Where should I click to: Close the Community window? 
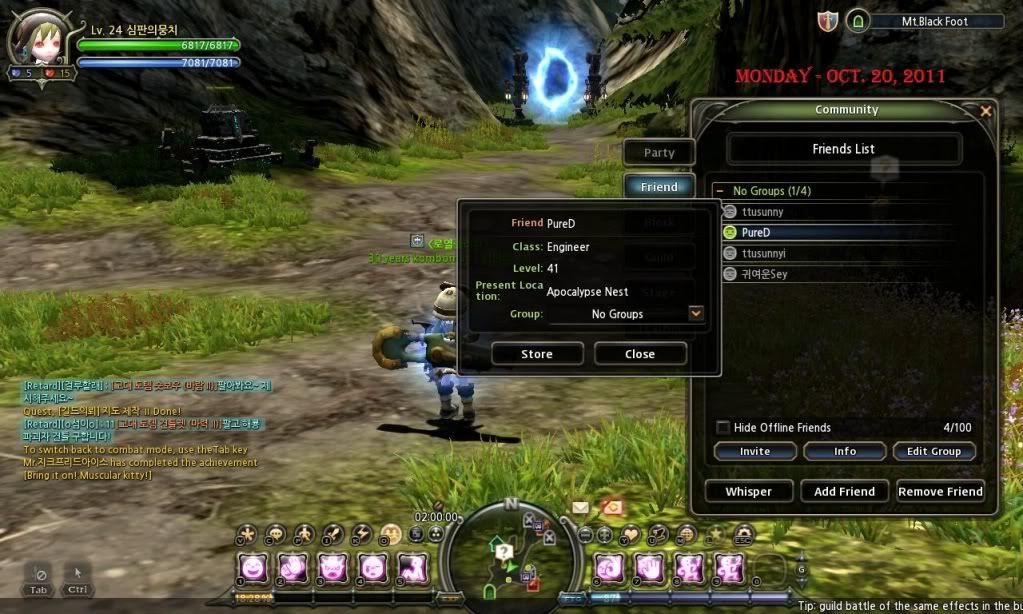[986, 111]
